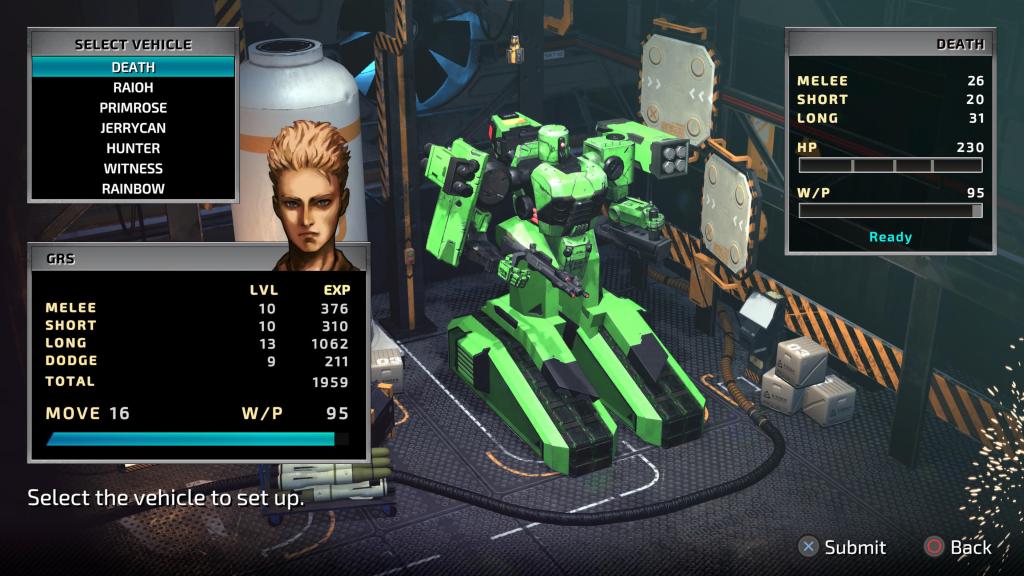Pick the PRIMROSE vehicle

point(133,108)
